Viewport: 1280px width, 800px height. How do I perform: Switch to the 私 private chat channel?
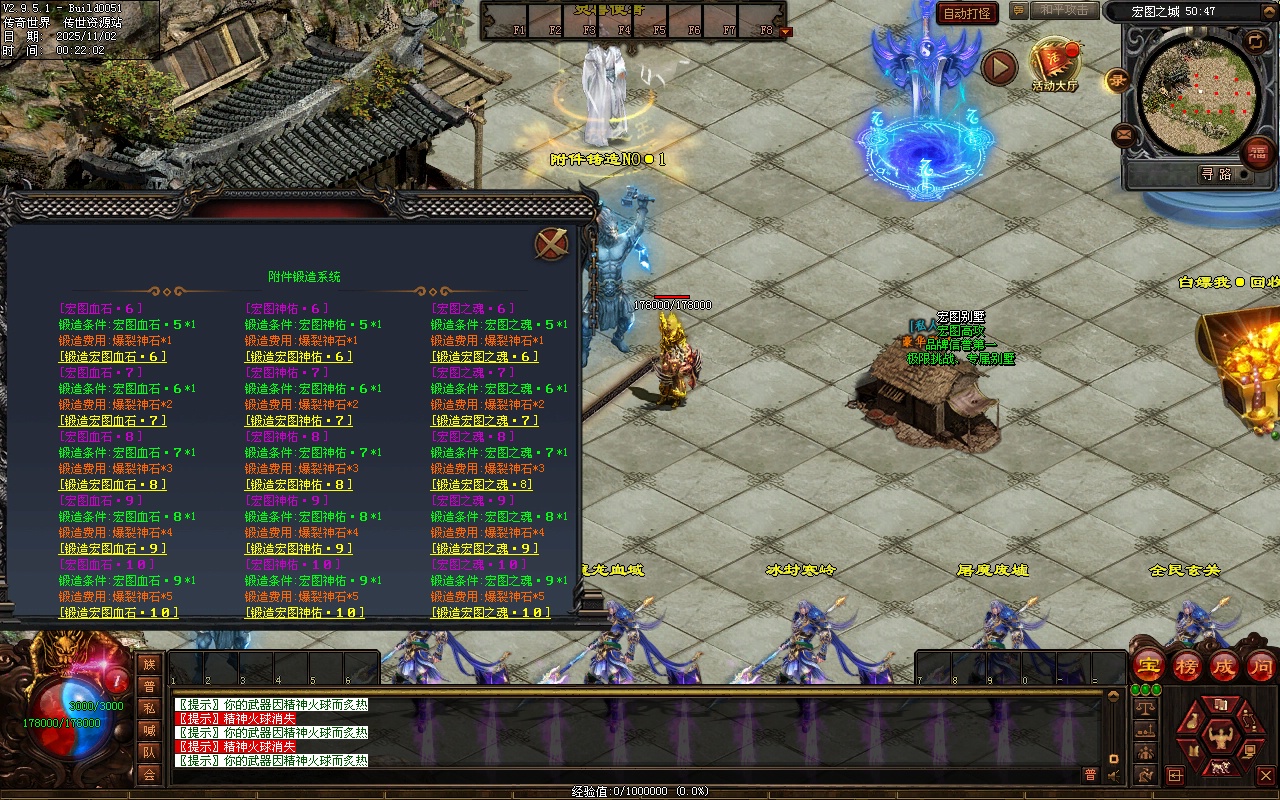pyautogui.click(x=149, y=708)
